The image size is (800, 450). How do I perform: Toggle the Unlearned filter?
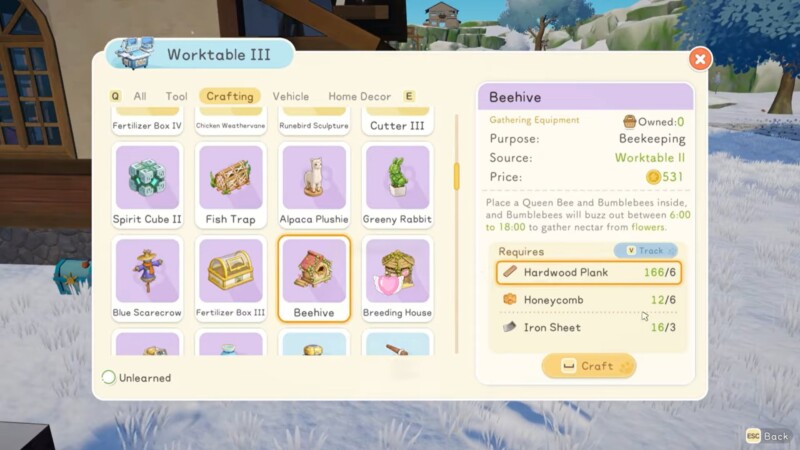click(109, 378)
